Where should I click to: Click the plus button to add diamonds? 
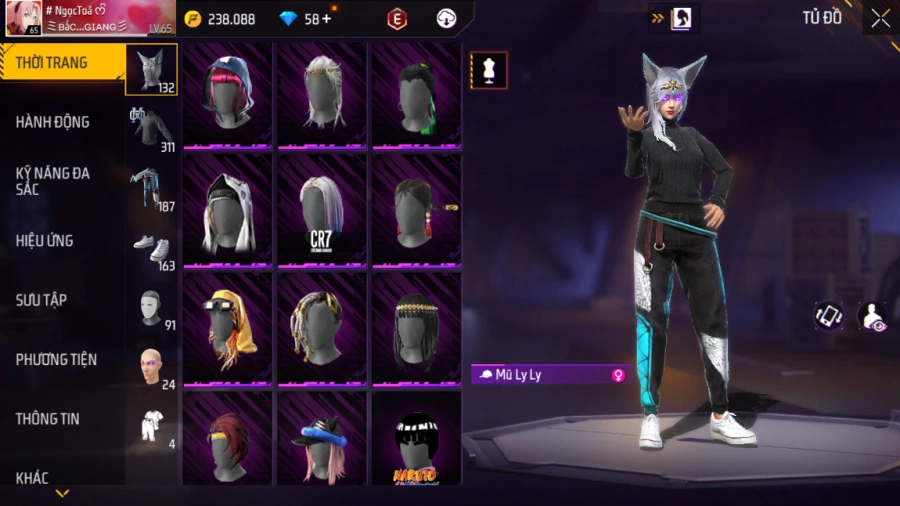pos(328,19)
